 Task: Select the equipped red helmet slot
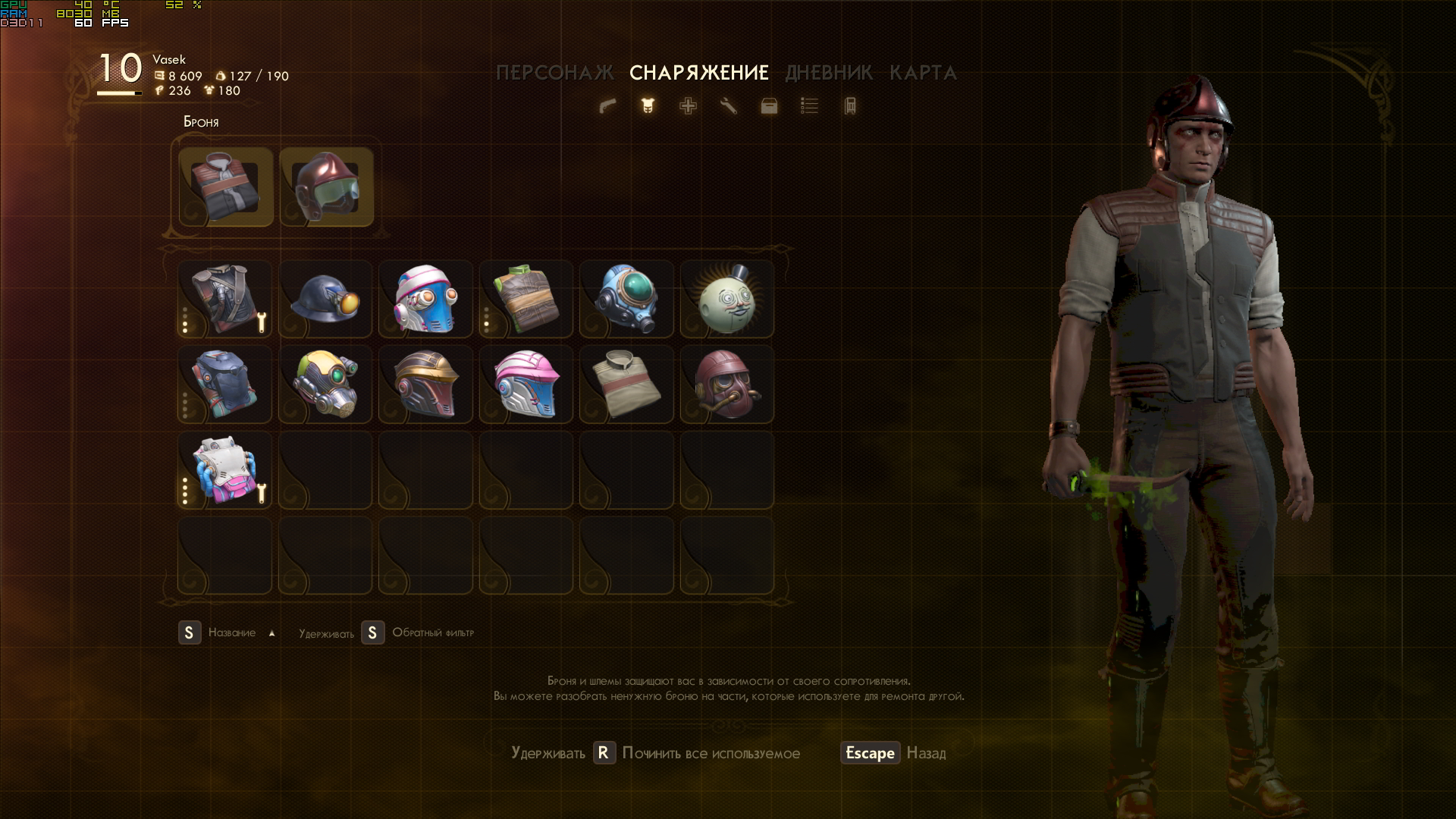coord(326,187)
